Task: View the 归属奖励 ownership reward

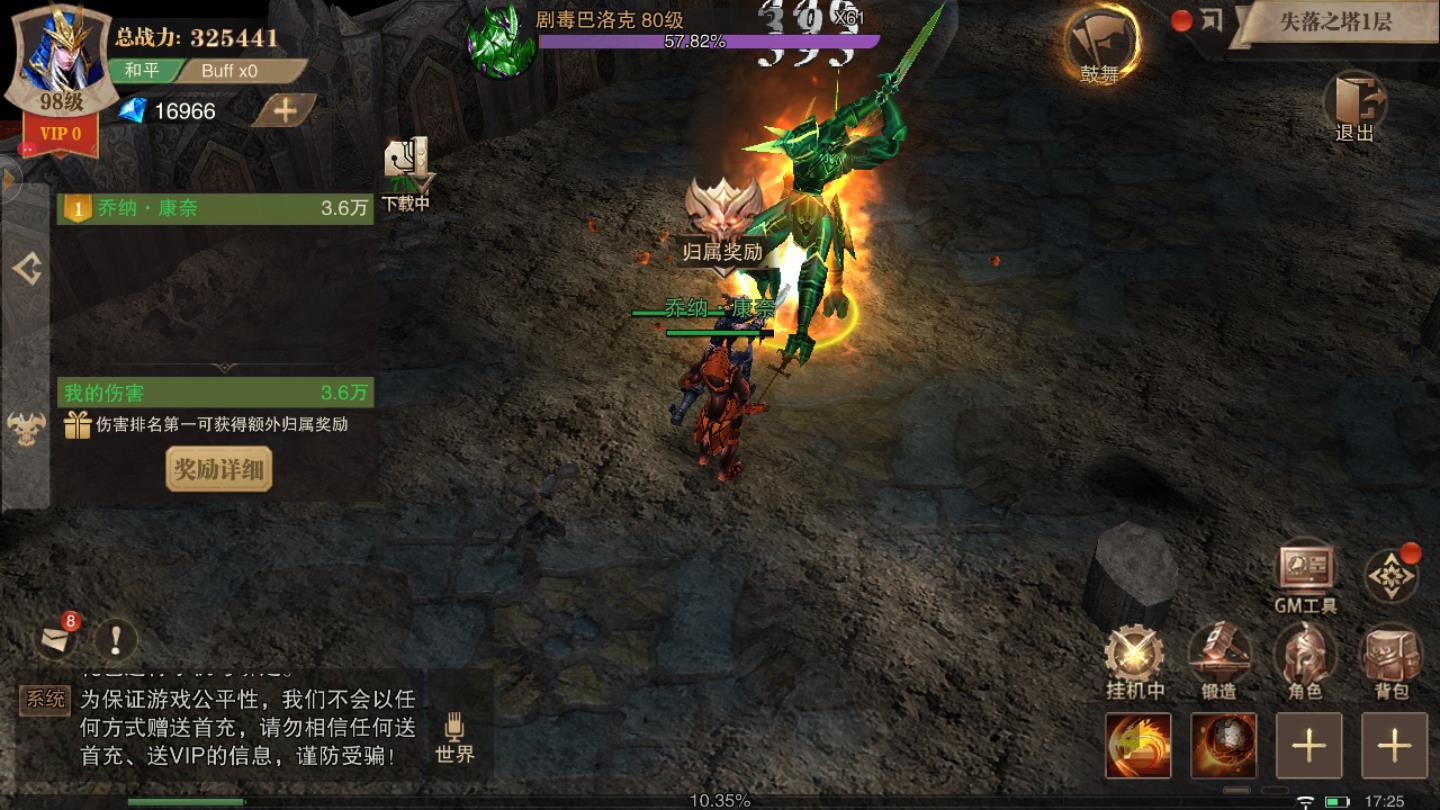Action: [x=723, y=222]
